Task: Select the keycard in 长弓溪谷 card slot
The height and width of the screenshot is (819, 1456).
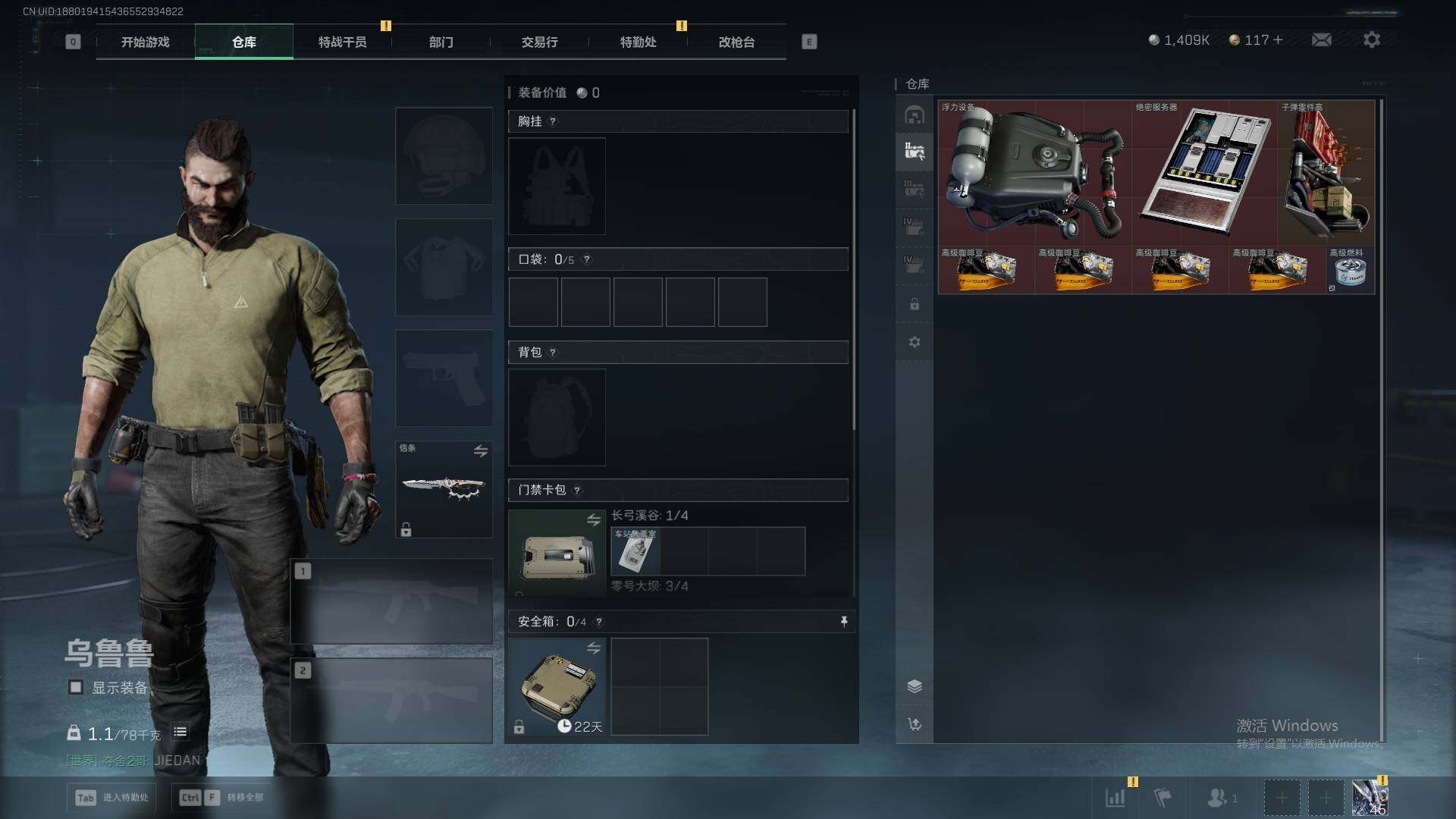Action: 635,552
